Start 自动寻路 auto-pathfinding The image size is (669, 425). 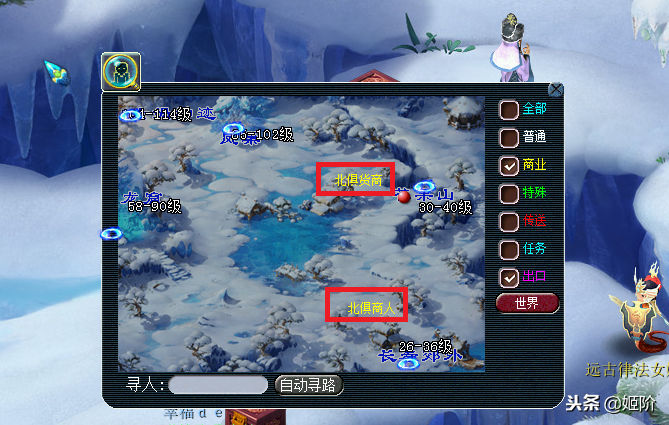[x=309, y=385]
